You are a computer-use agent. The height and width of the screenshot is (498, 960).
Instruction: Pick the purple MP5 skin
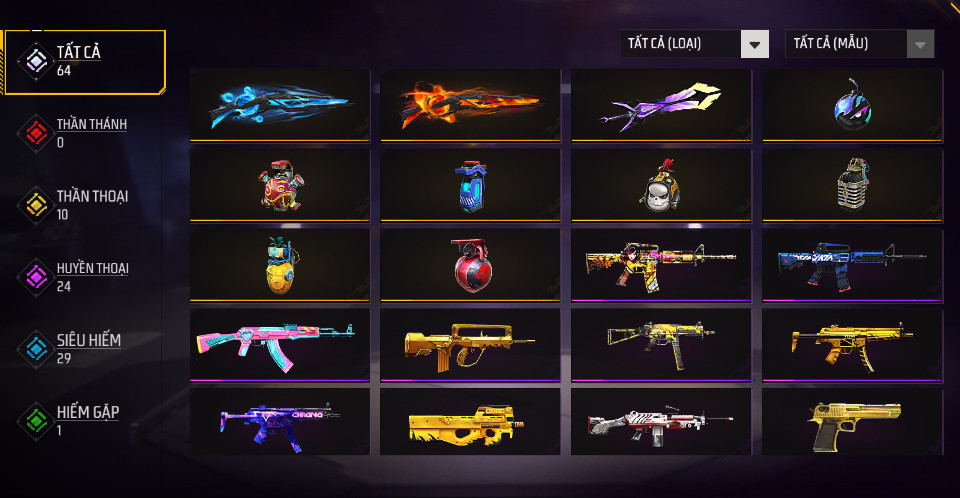point(279,423)
